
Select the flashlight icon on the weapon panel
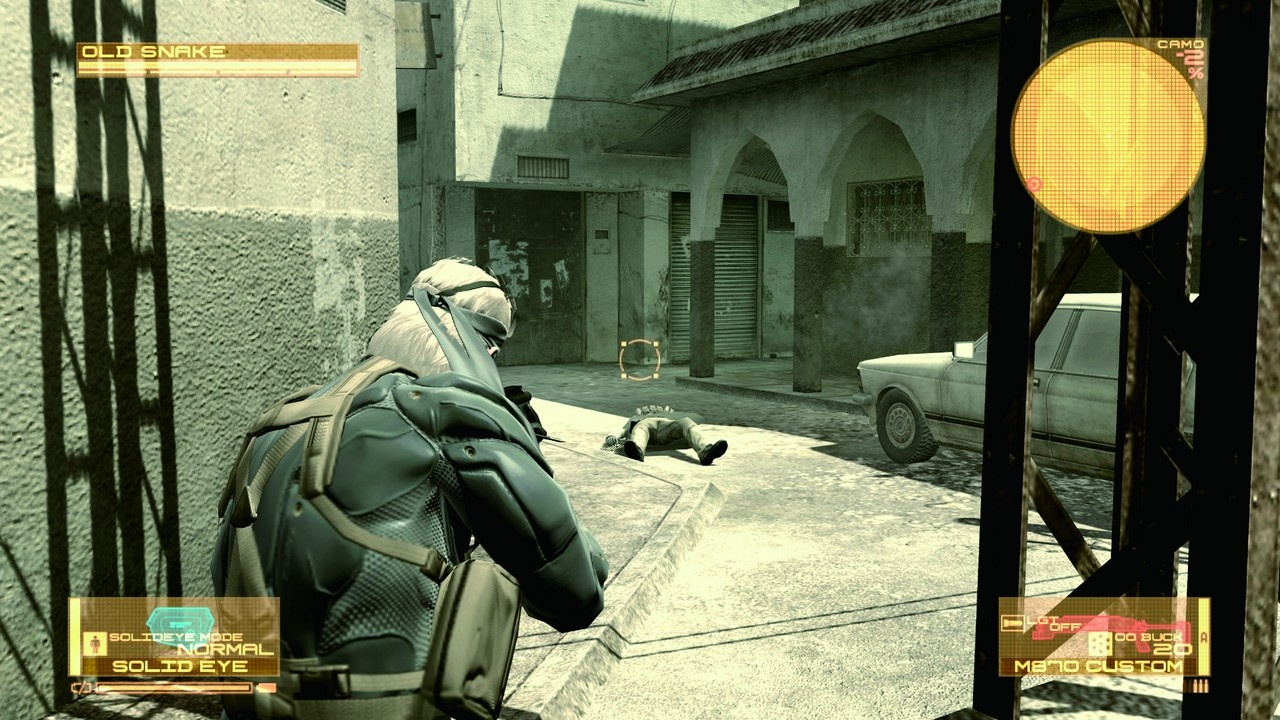point(1013,623)
